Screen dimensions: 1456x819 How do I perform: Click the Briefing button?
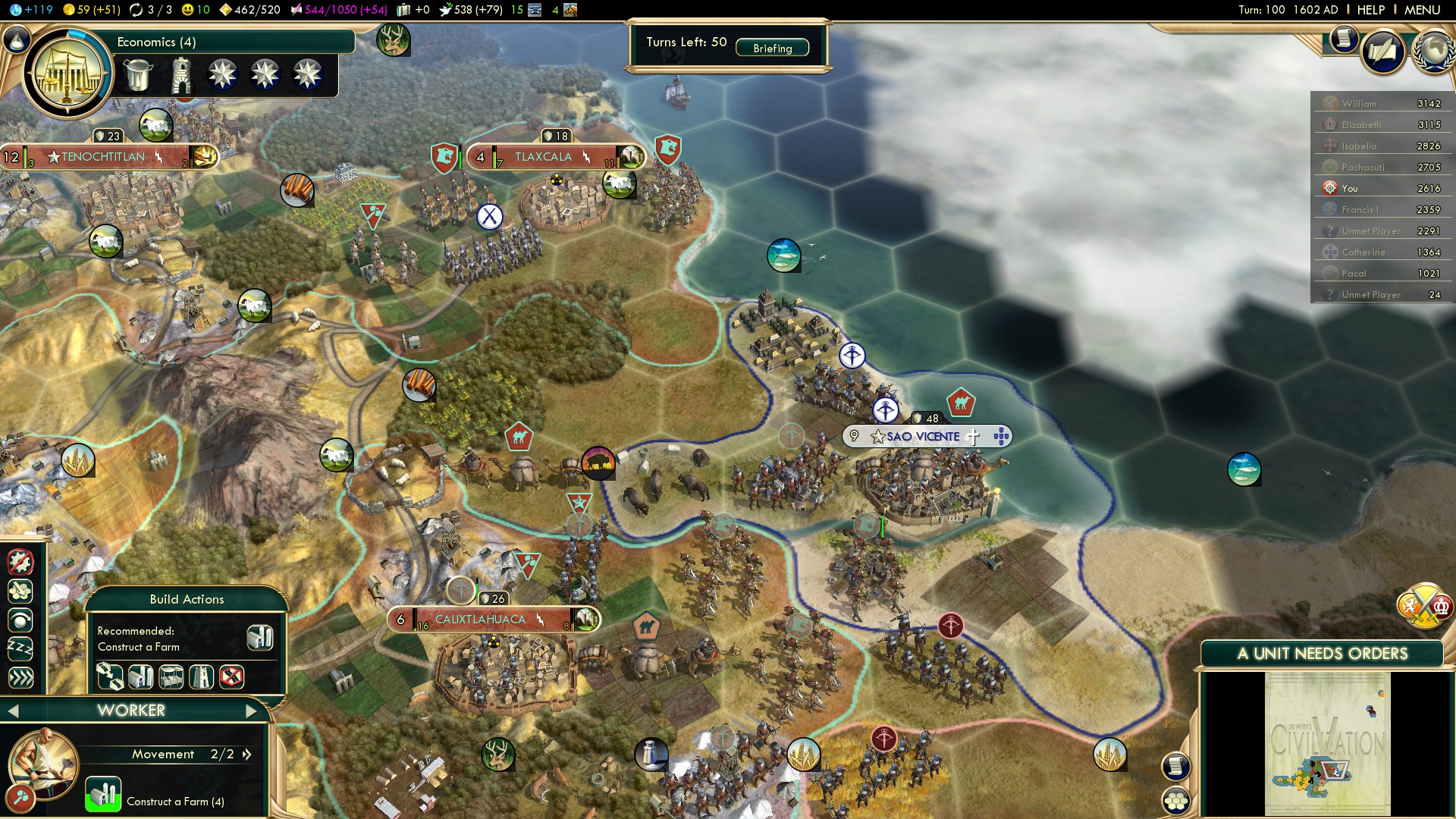click(772, 48)
